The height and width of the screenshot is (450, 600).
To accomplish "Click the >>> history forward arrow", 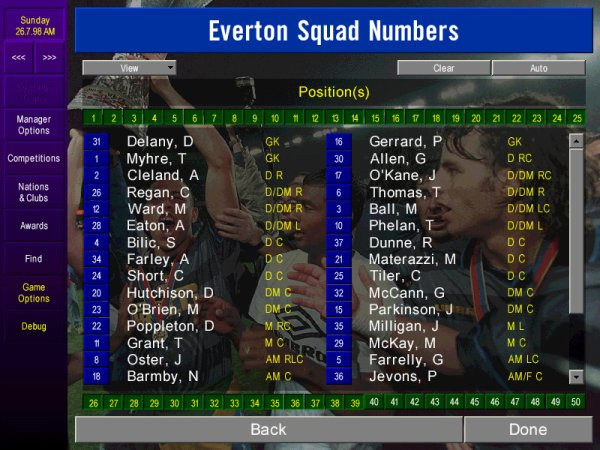I will [x=49, y=57].
